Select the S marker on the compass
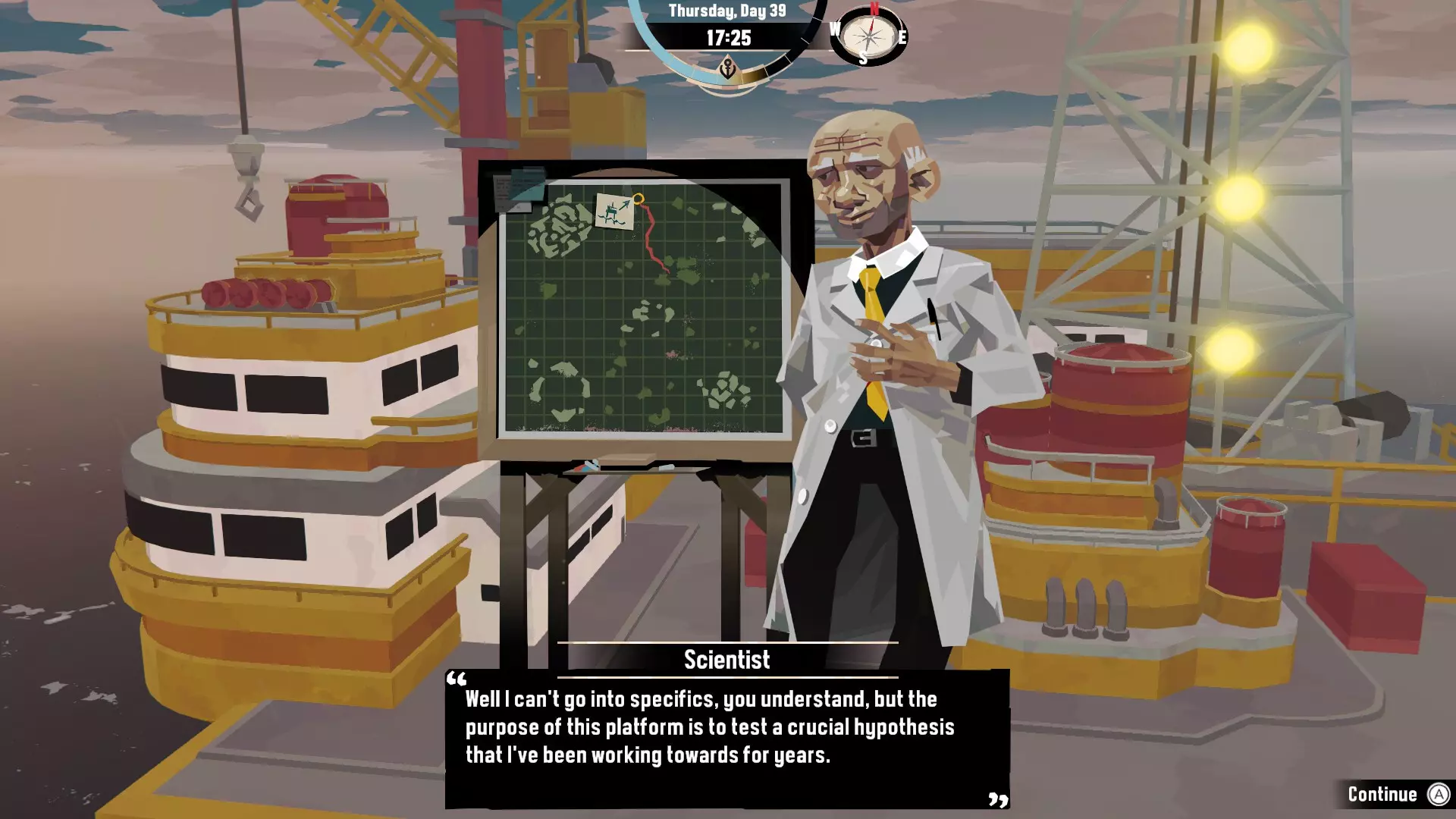The height and width of the screenshot is (819, 1456). (863, 58)
